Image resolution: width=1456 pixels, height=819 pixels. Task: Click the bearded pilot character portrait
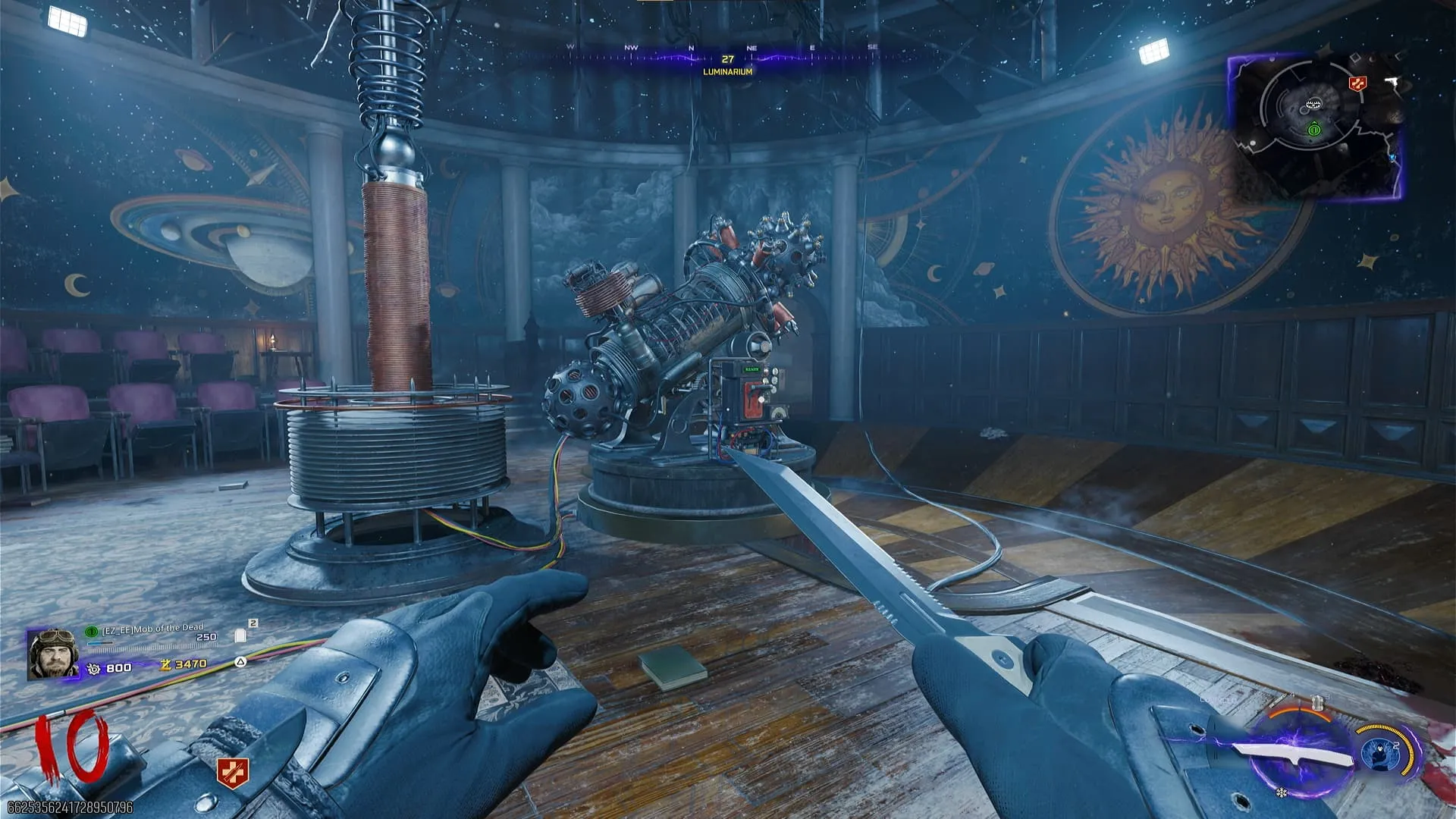click(x=53, y=654)
